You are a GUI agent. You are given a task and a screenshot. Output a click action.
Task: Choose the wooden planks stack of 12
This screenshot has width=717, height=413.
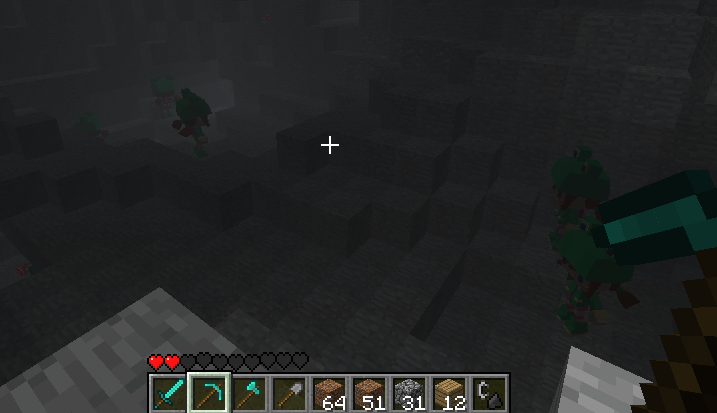[449, 393]
